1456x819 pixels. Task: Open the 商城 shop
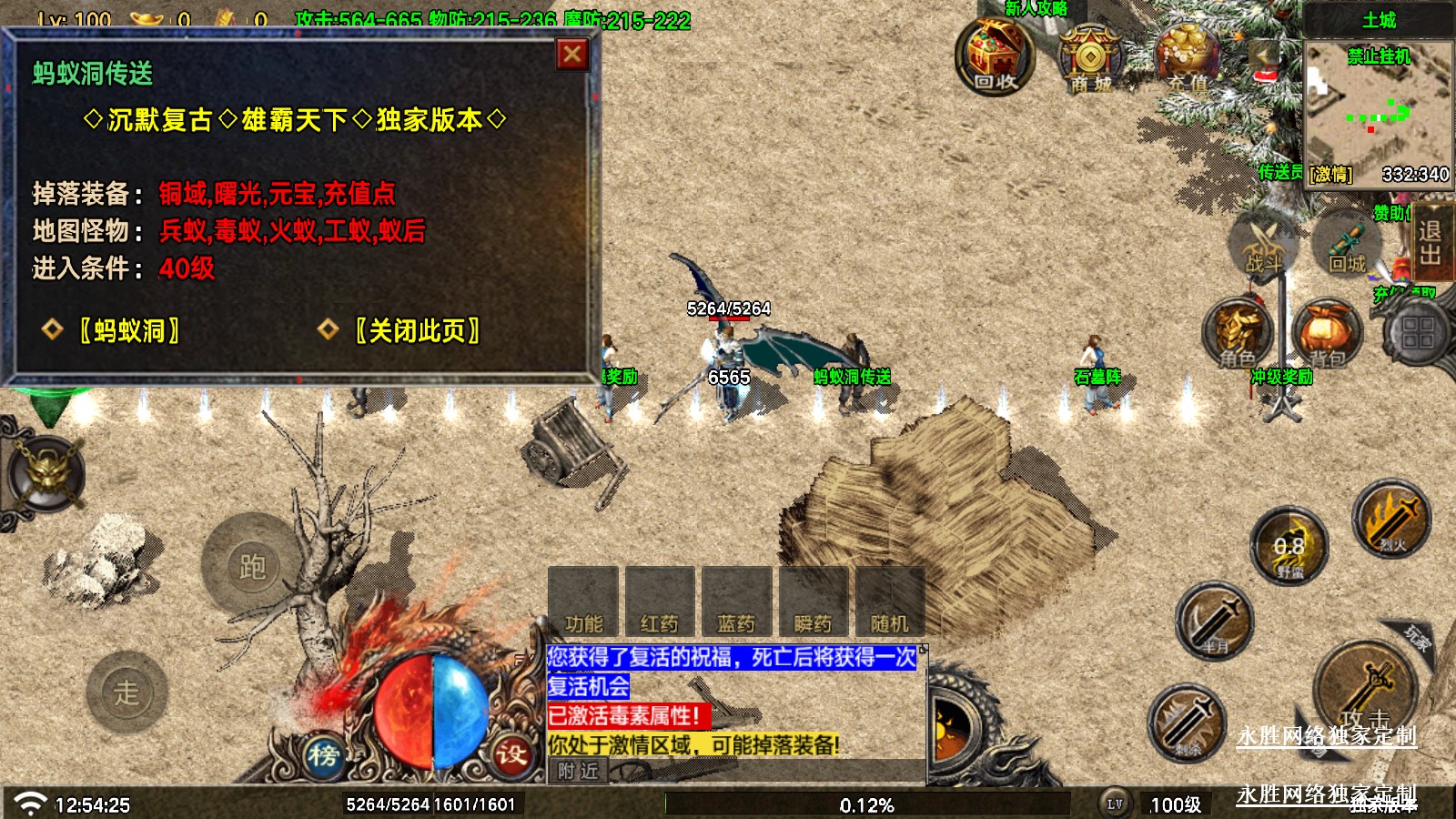tap(1090, 60)
